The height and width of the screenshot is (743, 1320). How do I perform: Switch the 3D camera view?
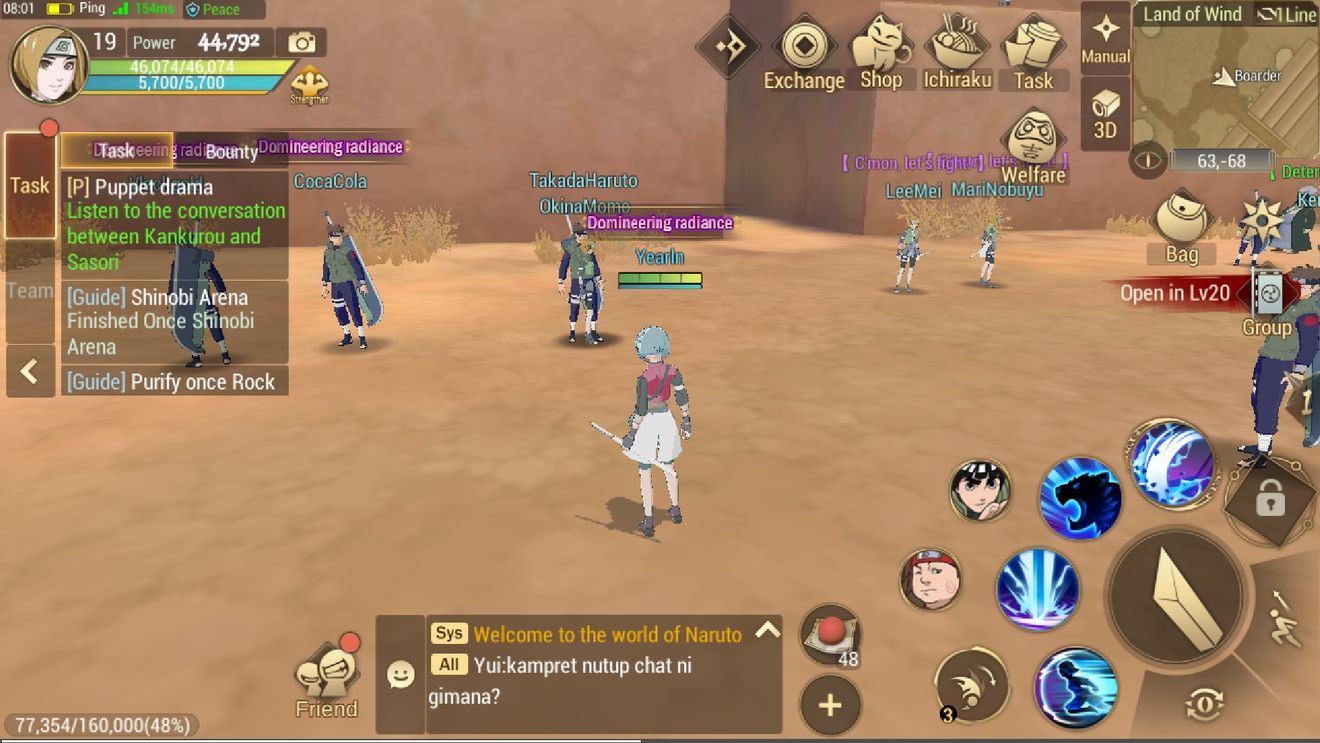tap(1105, 115)
